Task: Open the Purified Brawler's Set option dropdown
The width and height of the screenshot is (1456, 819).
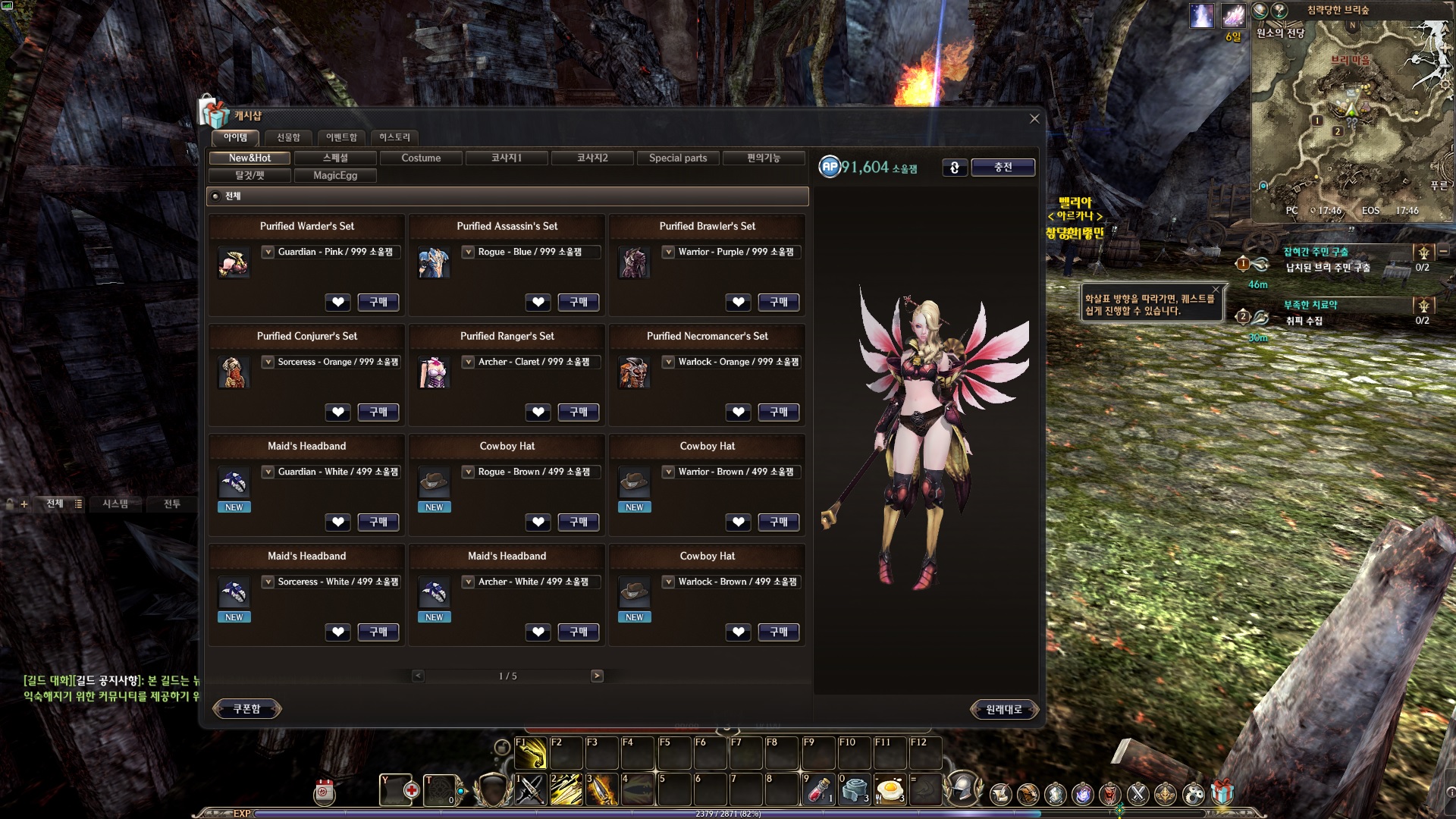Action: click(668, 252)
